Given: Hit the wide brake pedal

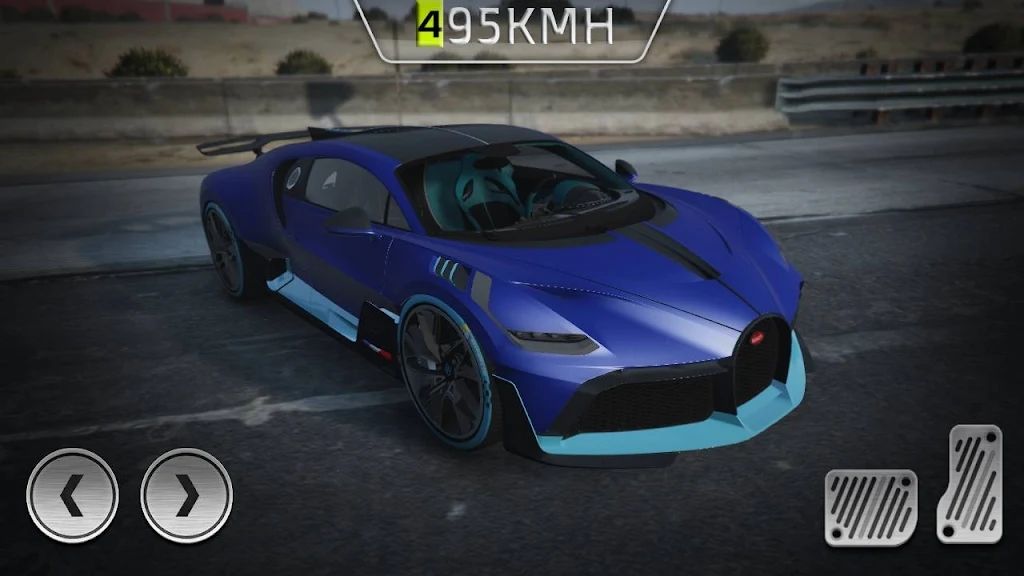Looking at the screenshot, I should point(871,507).
